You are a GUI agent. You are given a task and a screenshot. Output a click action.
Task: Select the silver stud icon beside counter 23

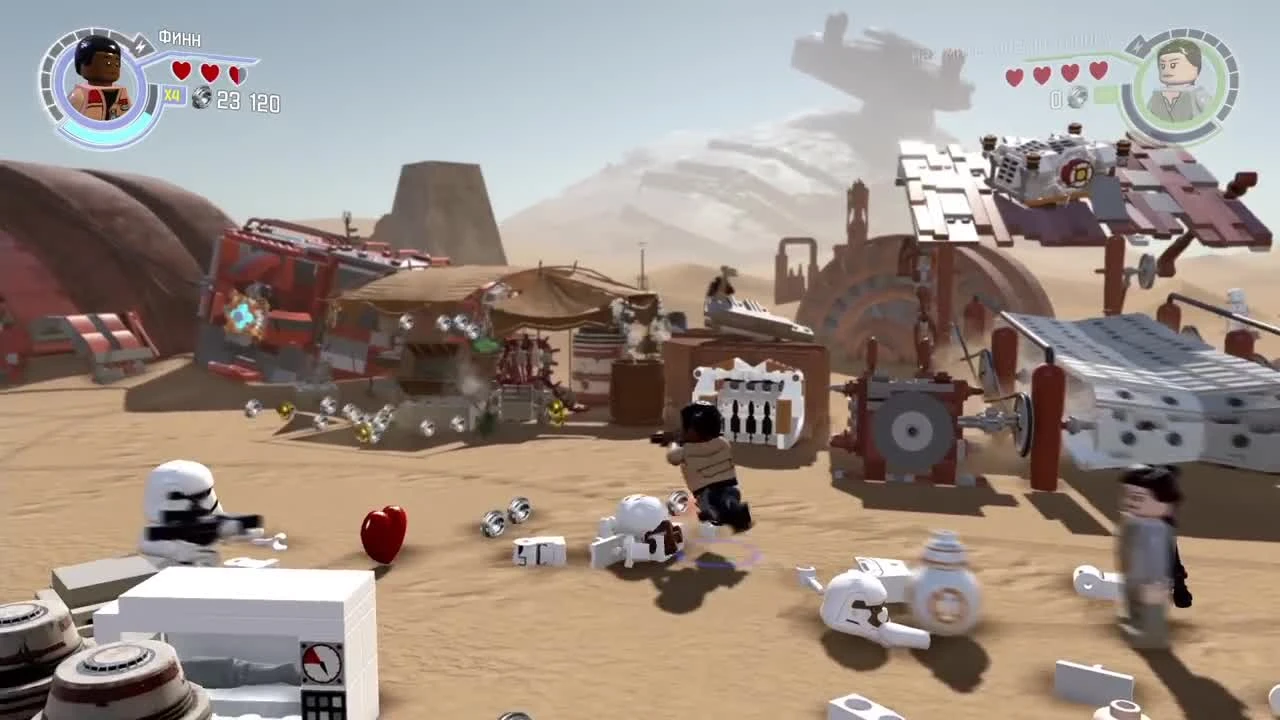coord(202,98)
